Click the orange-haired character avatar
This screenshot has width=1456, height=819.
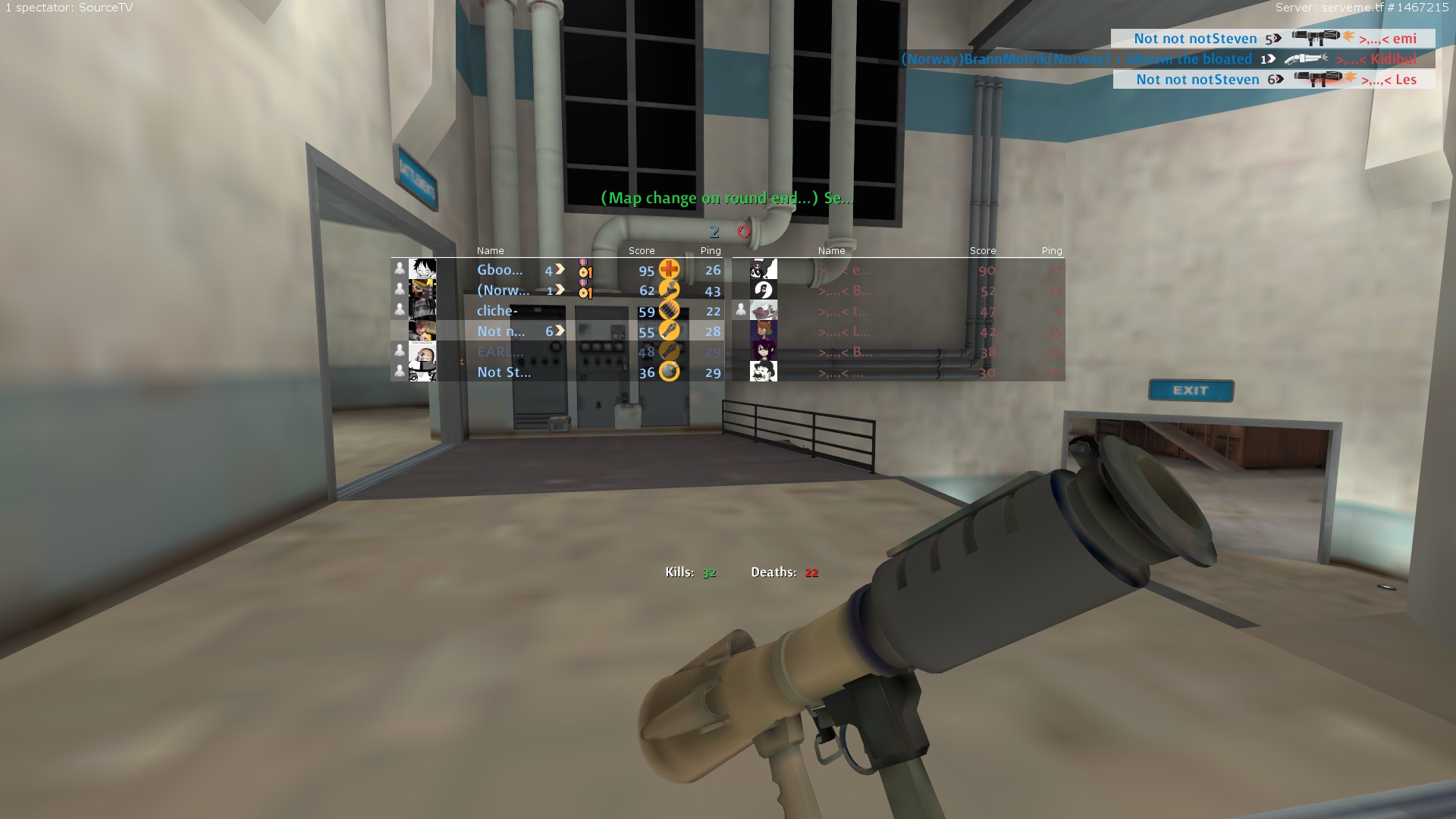pos(763,331)
